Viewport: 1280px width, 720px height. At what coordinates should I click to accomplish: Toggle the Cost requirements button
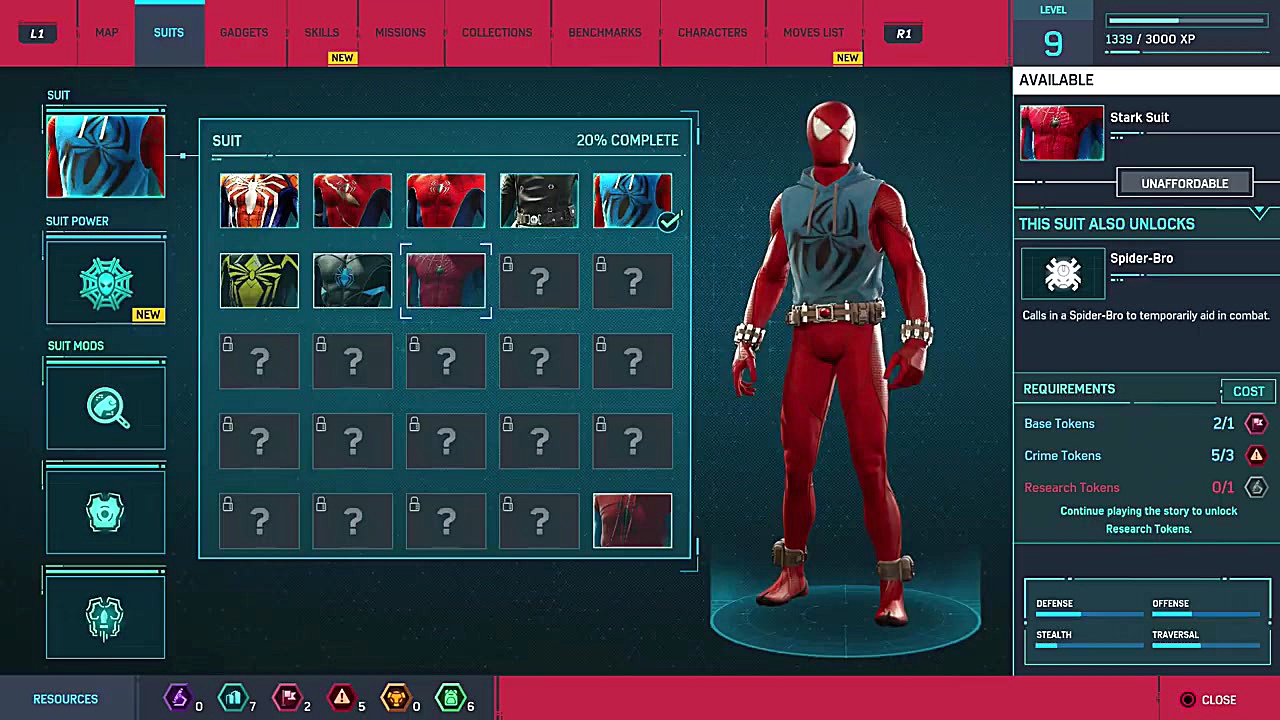click(1248, 391)
